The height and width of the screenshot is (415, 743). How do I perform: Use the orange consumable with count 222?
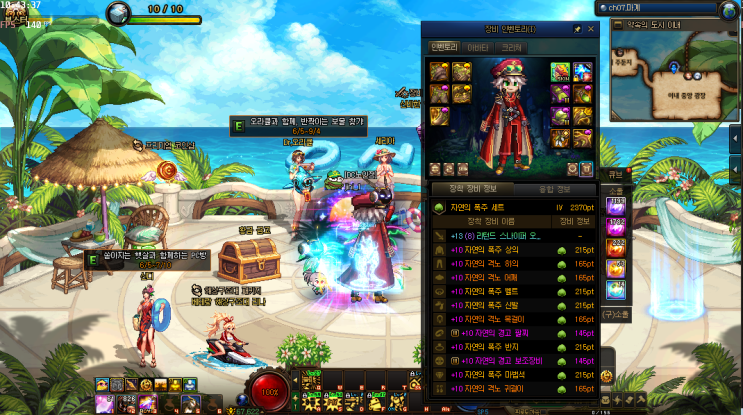[616, 249]
